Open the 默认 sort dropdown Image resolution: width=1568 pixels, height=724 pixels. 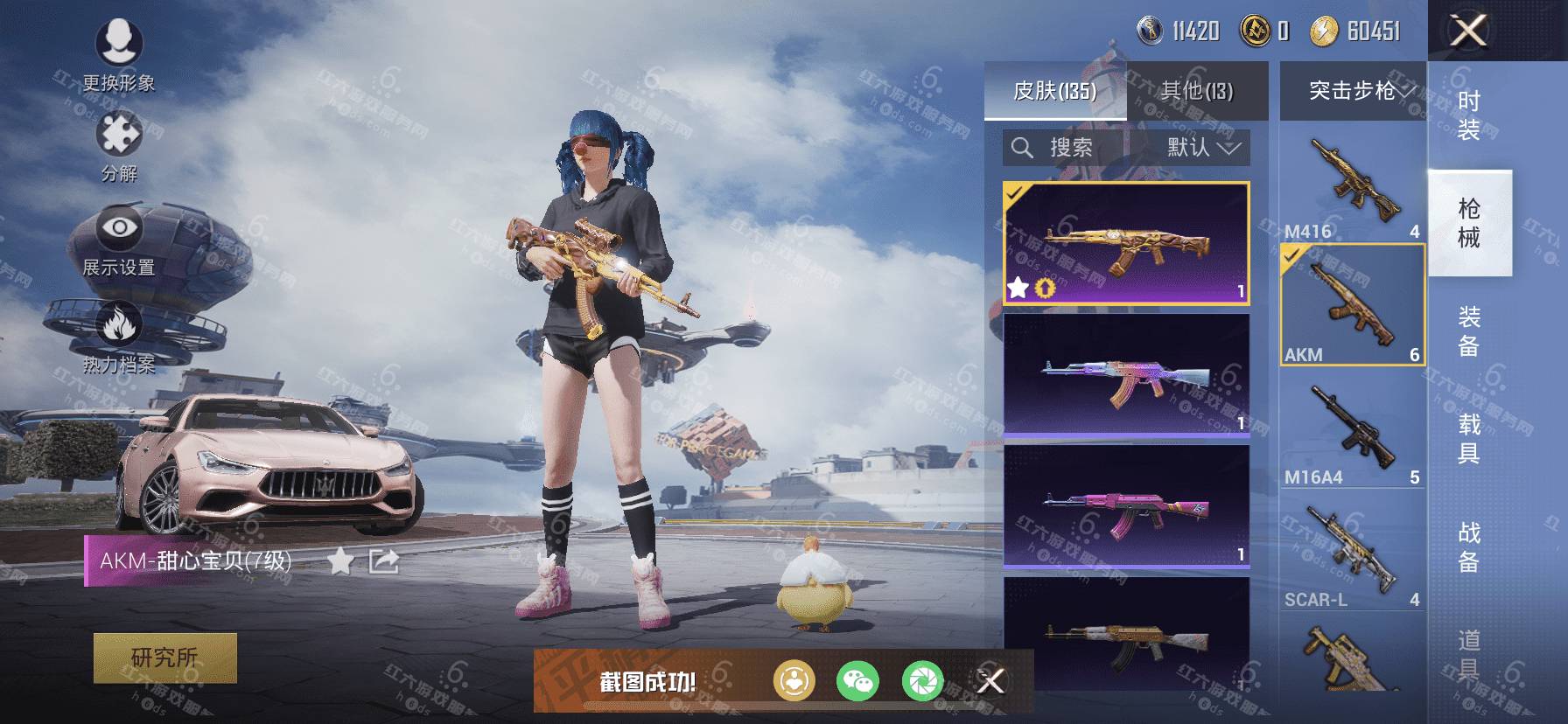1200,148
